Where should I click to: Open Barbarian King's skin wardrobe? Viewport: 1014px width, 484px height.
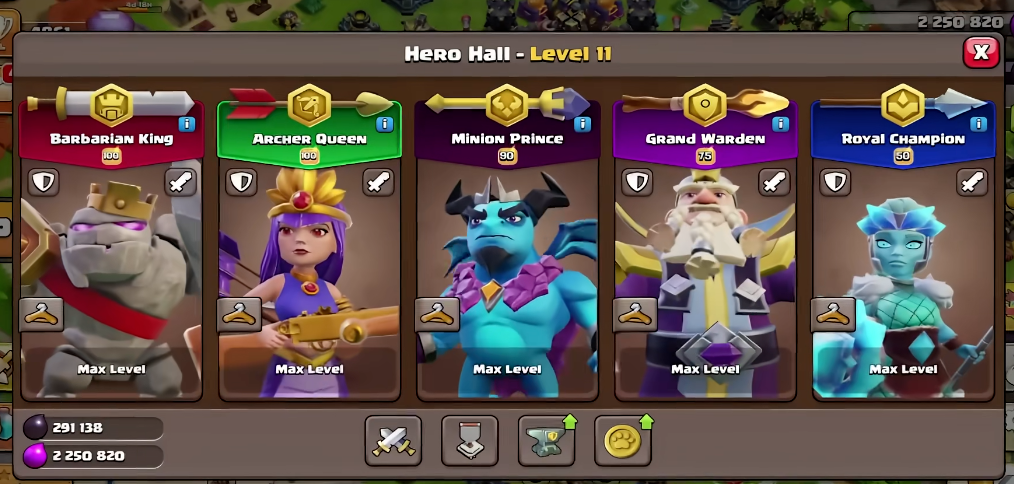click(41, 314)
